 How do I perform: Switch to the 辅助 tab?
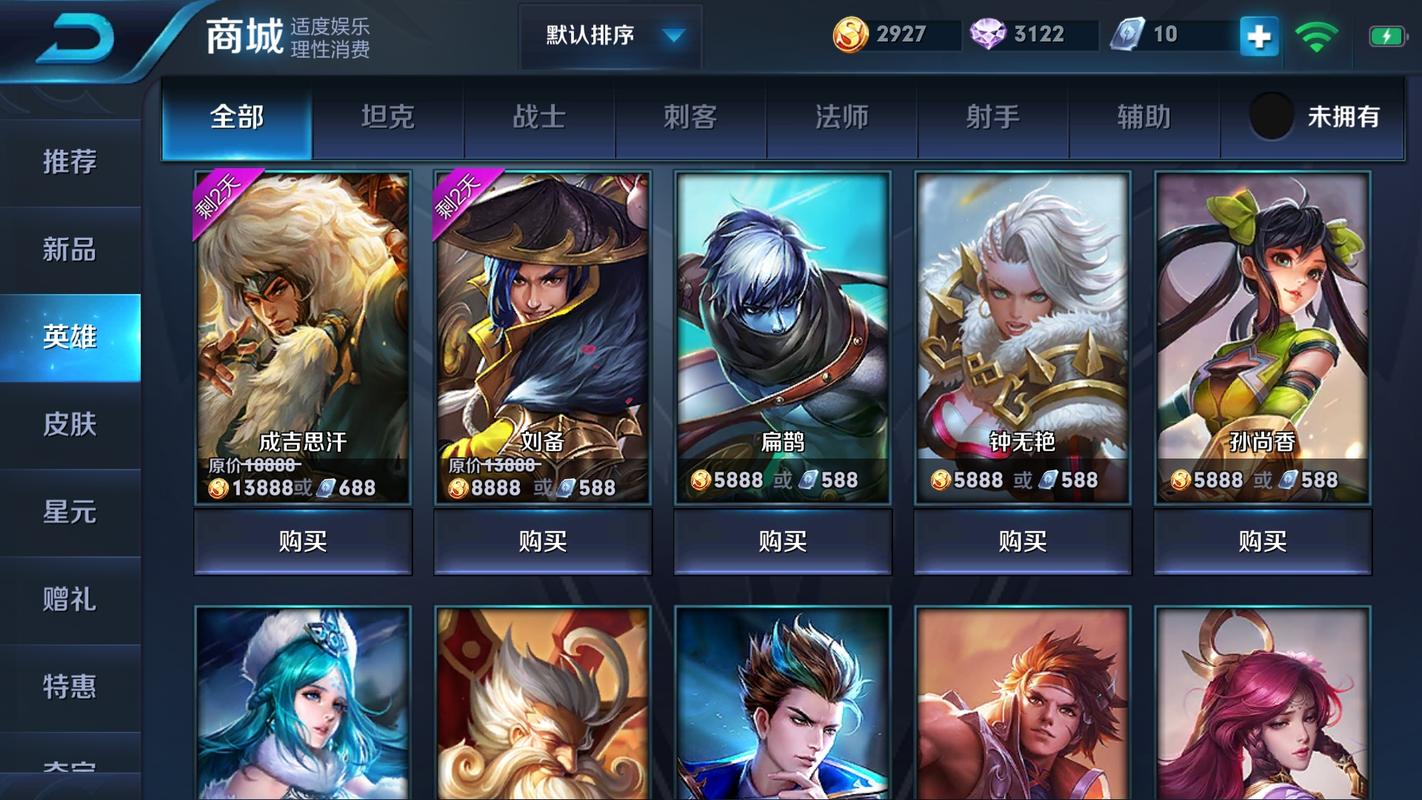1145,117
